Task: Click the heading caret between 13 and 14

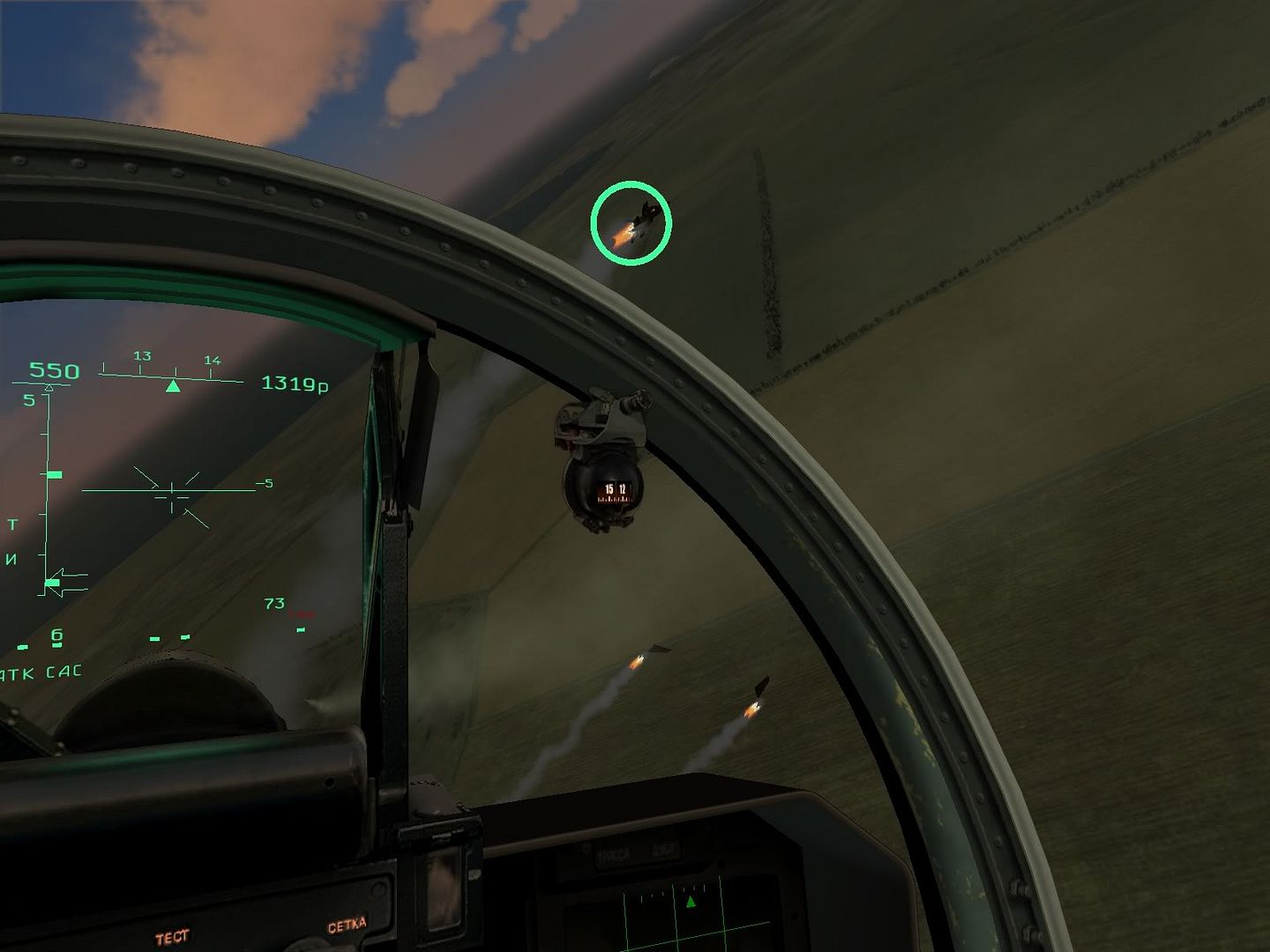Action: [173, 384]
